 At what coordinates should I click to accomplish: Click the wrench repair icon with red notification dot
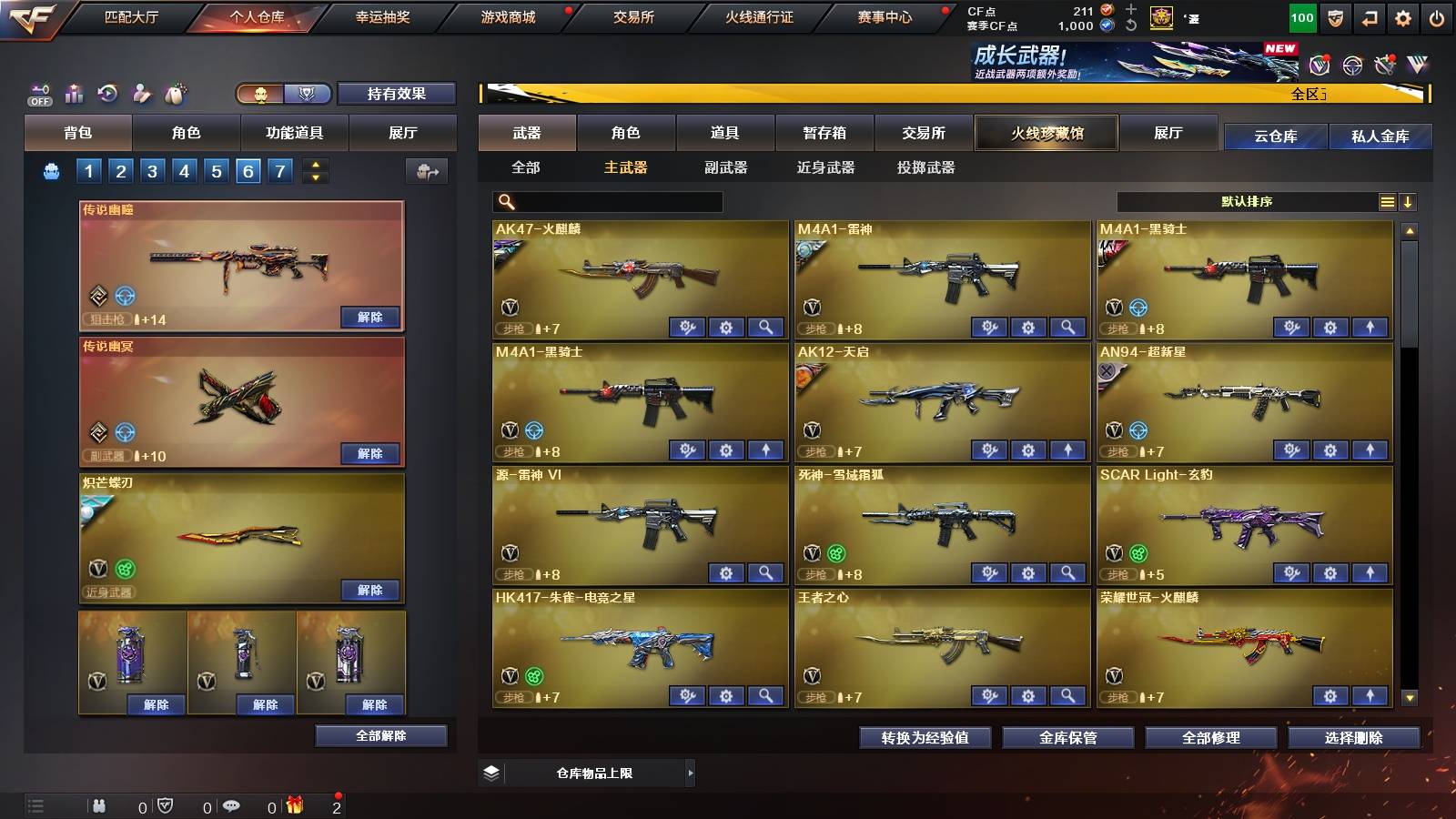pyautogui.click(x=1386, y=66)
